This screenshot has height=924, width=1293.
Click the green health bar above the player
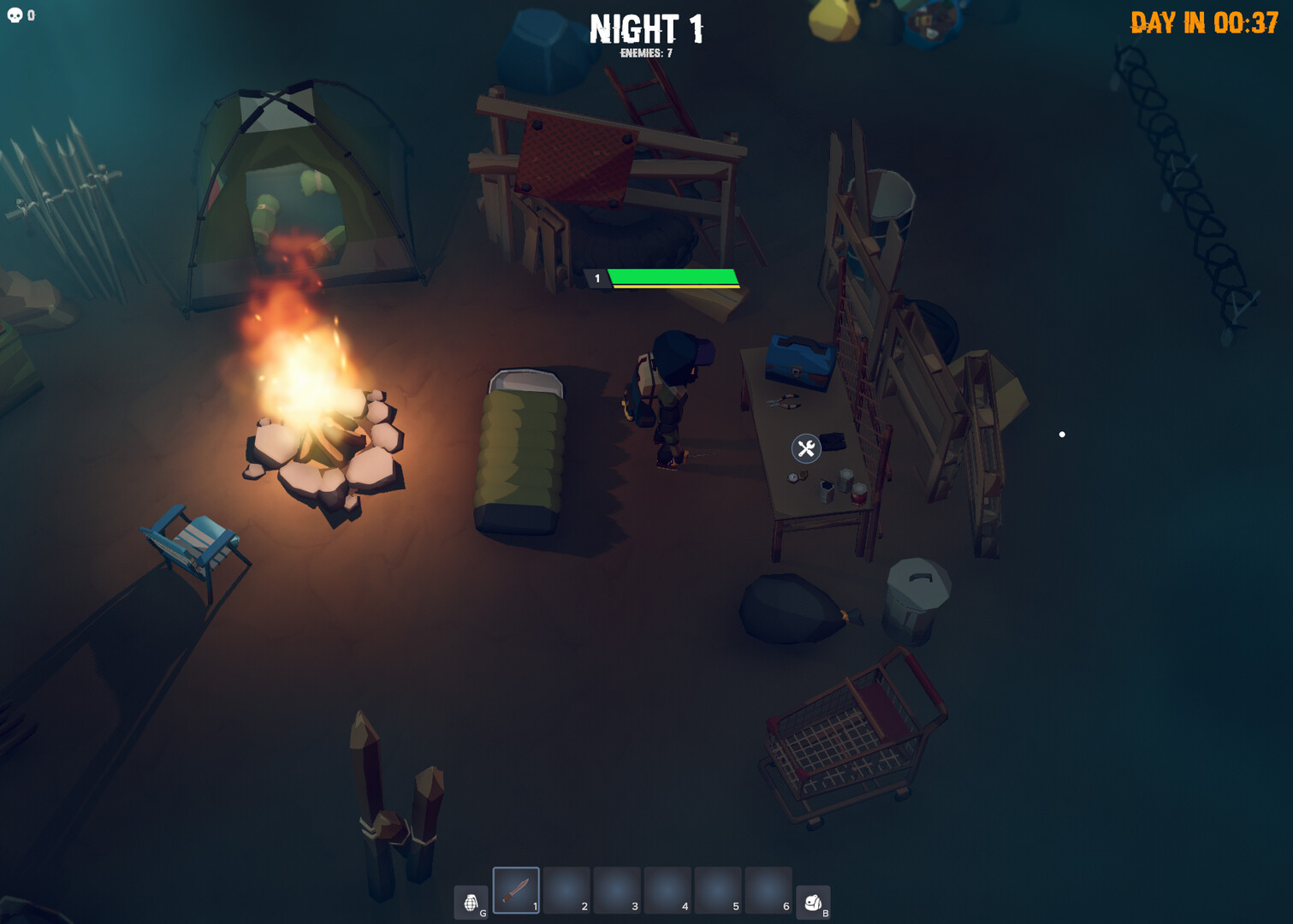673,275
